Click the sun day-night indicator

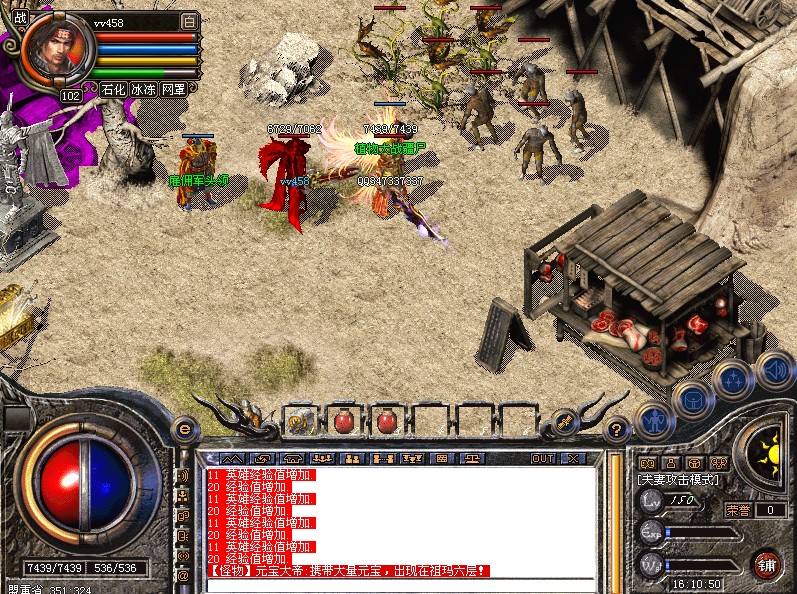coord(765,444)
